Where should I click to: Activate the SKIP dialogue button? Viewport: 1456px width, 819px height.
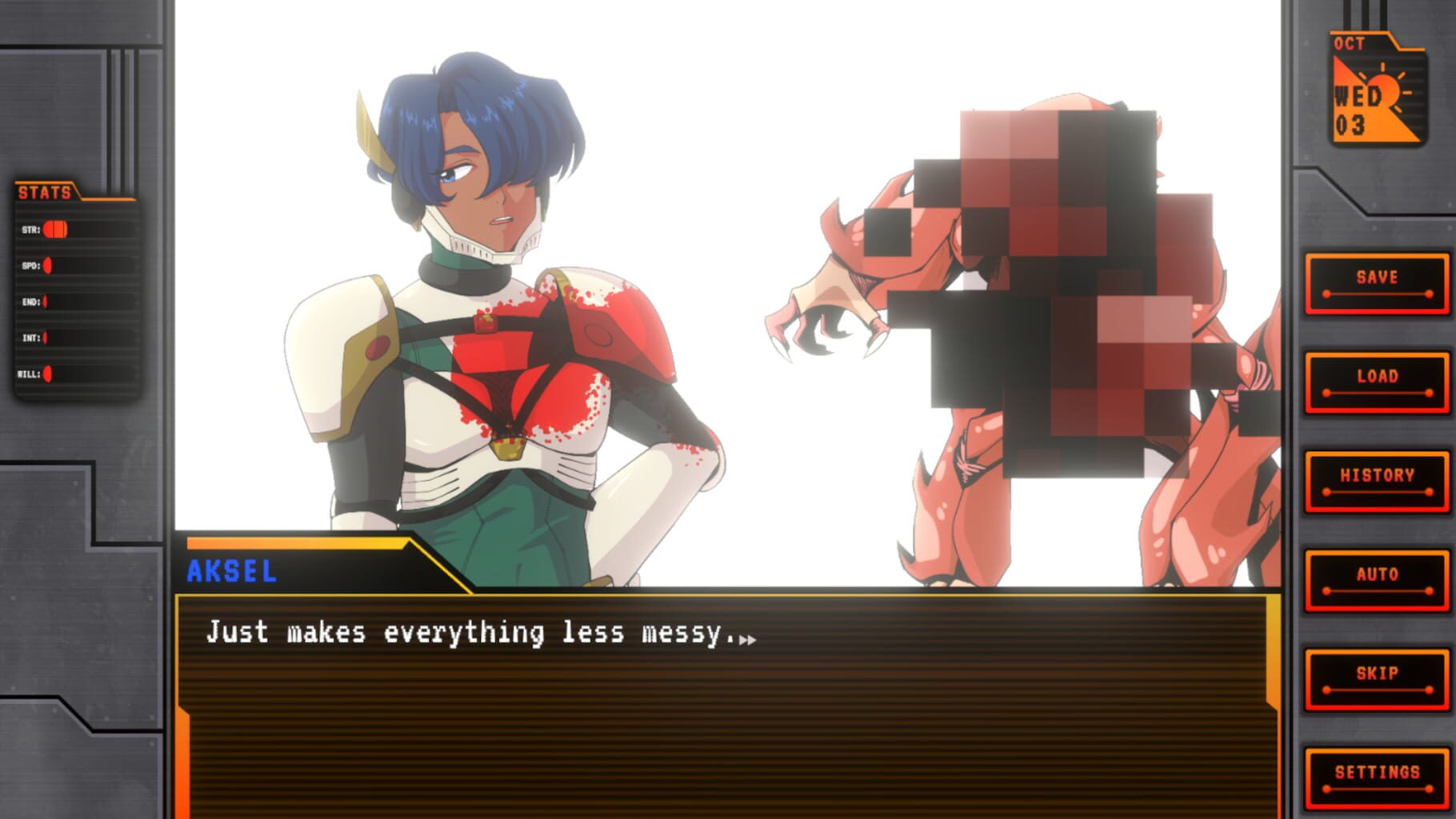click(x=1376, y=680)
